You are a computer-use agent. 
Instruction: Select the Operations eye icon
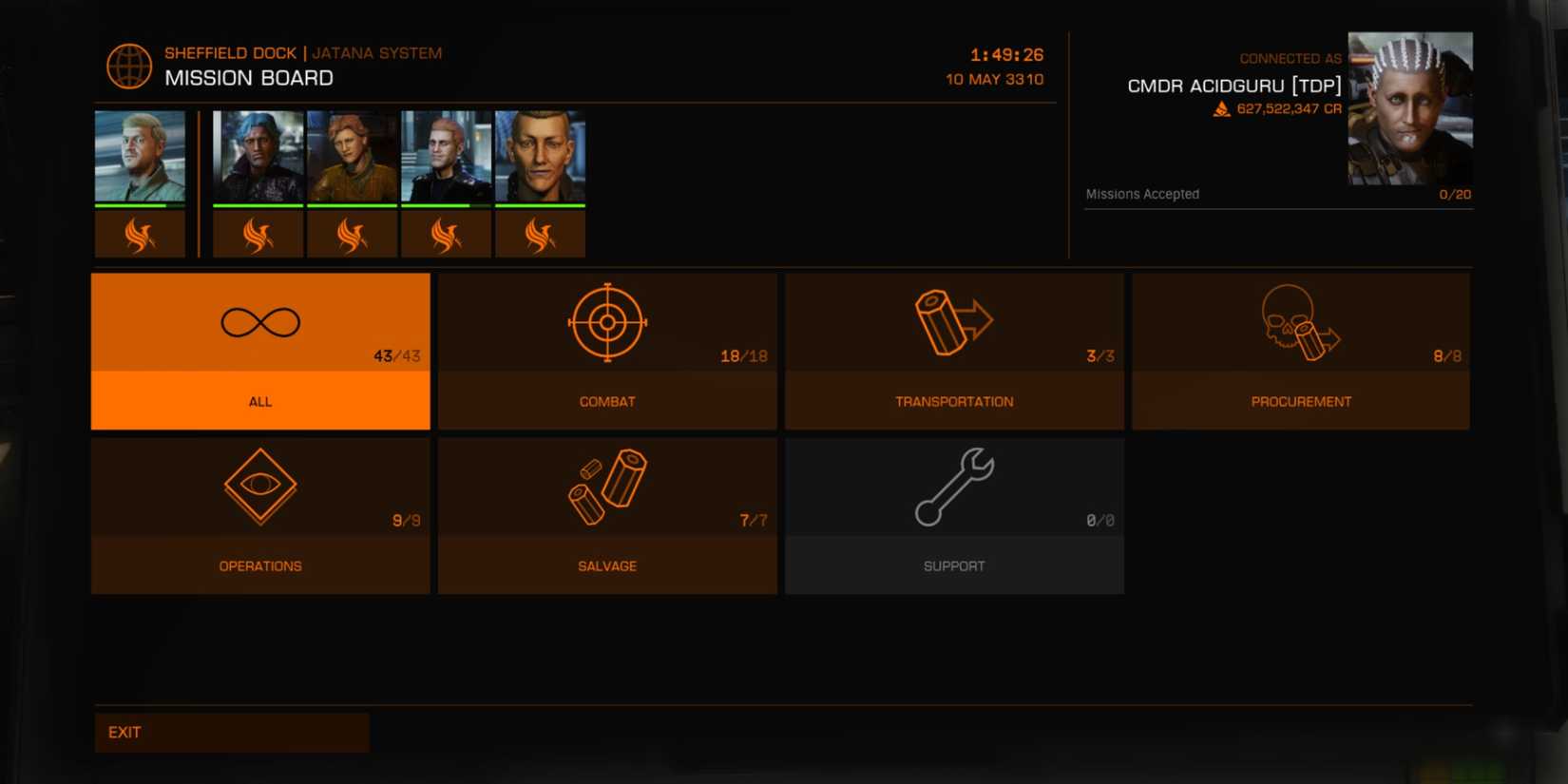pos(259,487)
